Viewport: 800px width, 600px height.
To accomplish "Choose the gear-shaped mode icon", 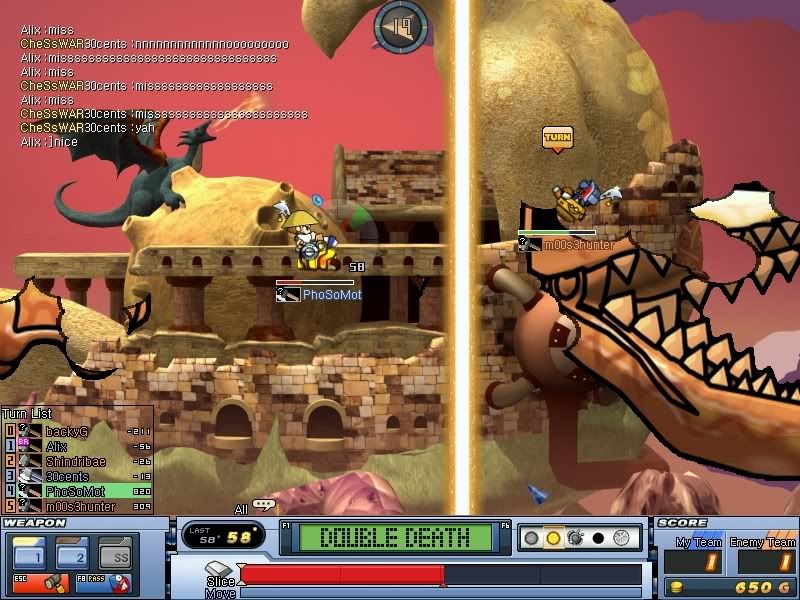I will tap(575, 538).
